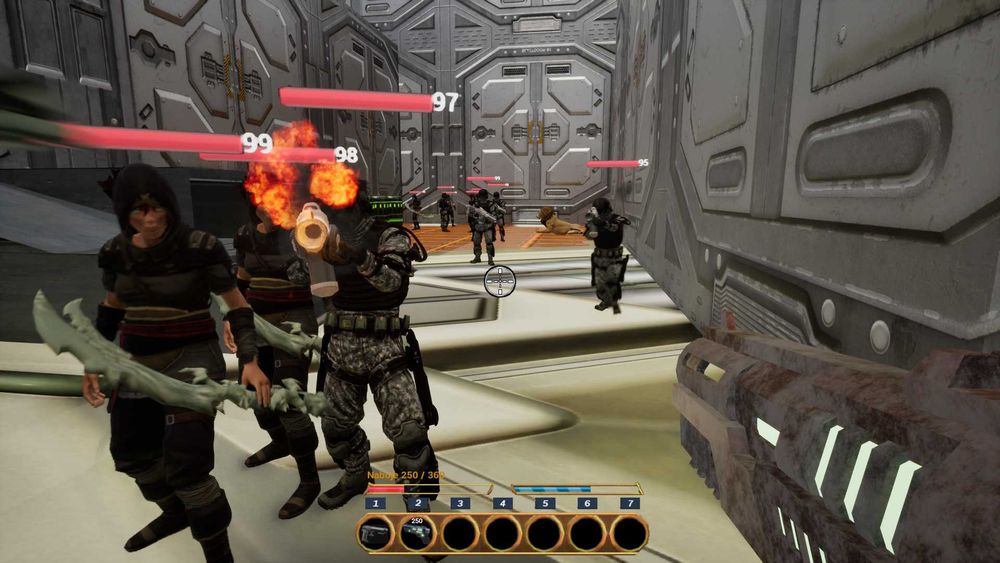Select the pistol in hotbar slot 1
This screenshot has height=563, width=1000.
point(375,533)
